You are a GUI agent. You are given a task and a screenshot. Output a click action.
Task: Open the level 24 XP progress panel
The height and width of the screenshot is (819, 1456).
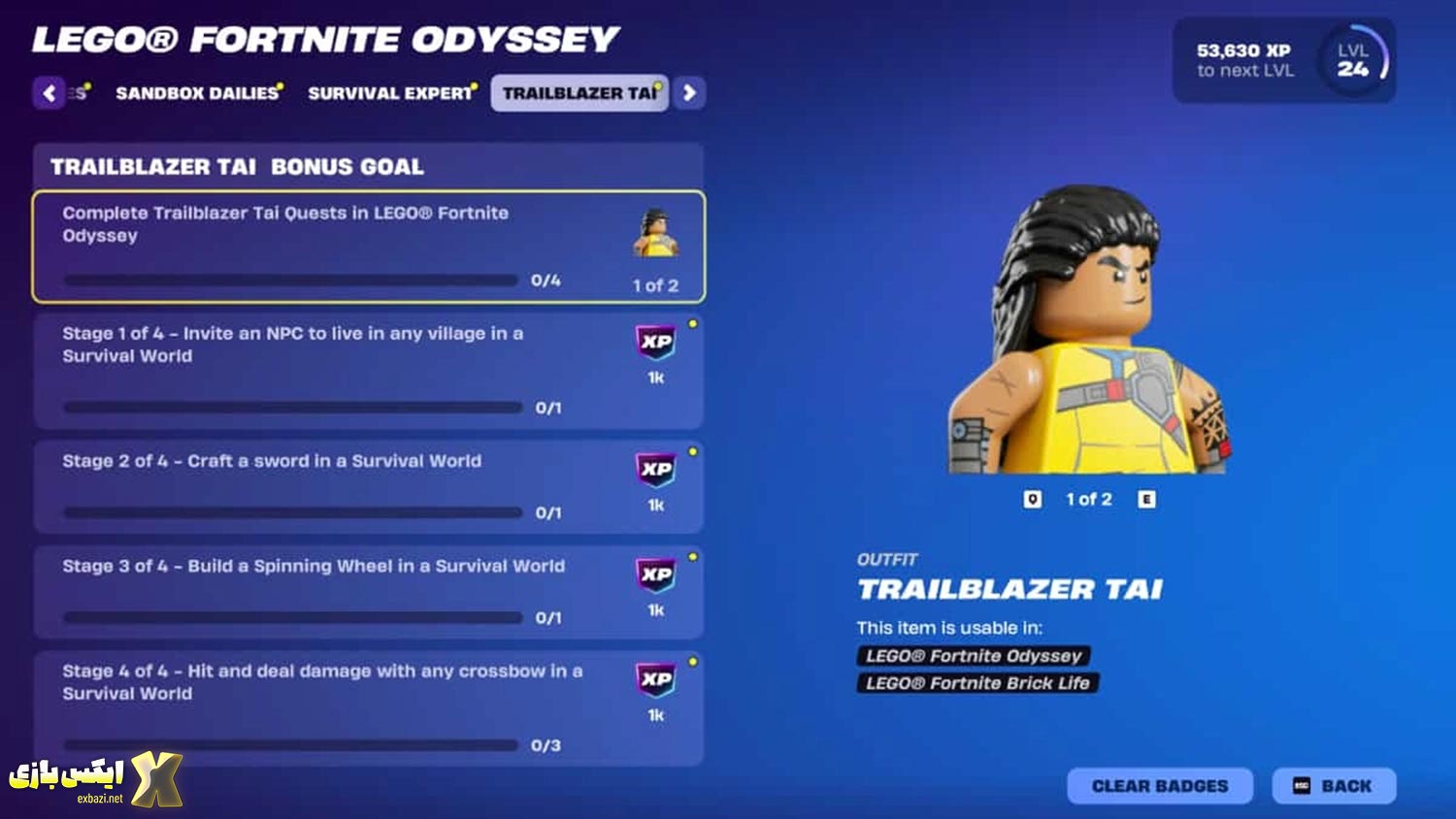click(1283, 60)
